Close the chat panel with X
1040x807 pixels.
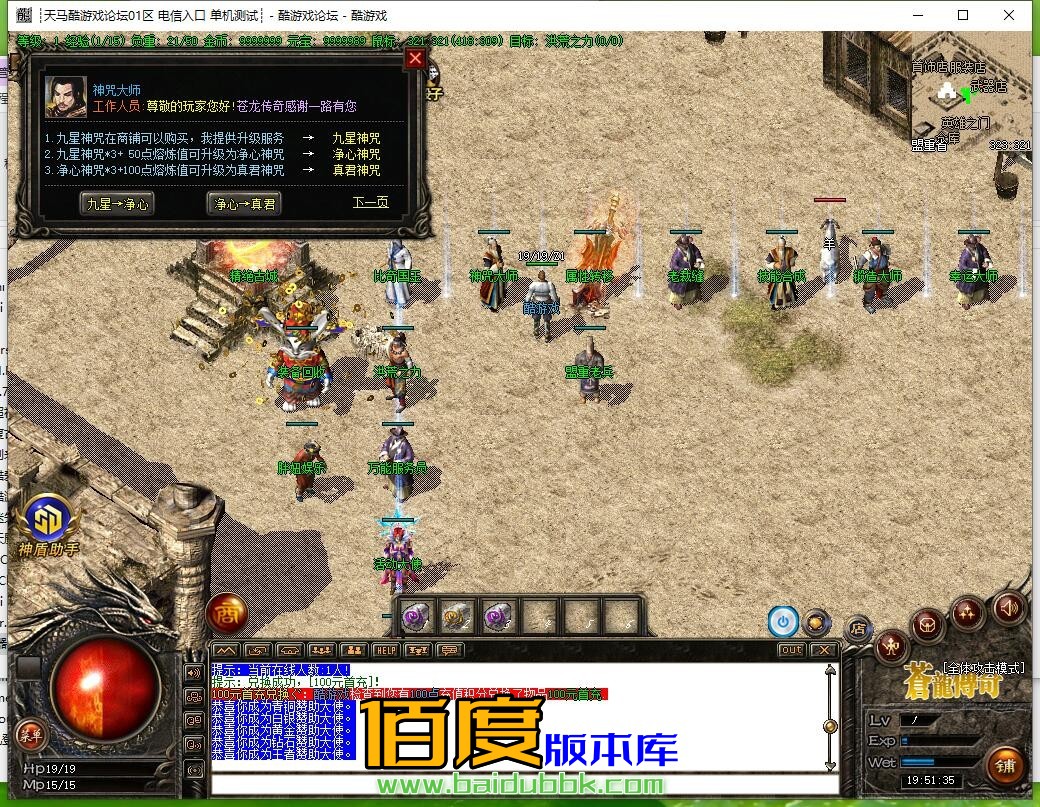click(x=823, y=650)
